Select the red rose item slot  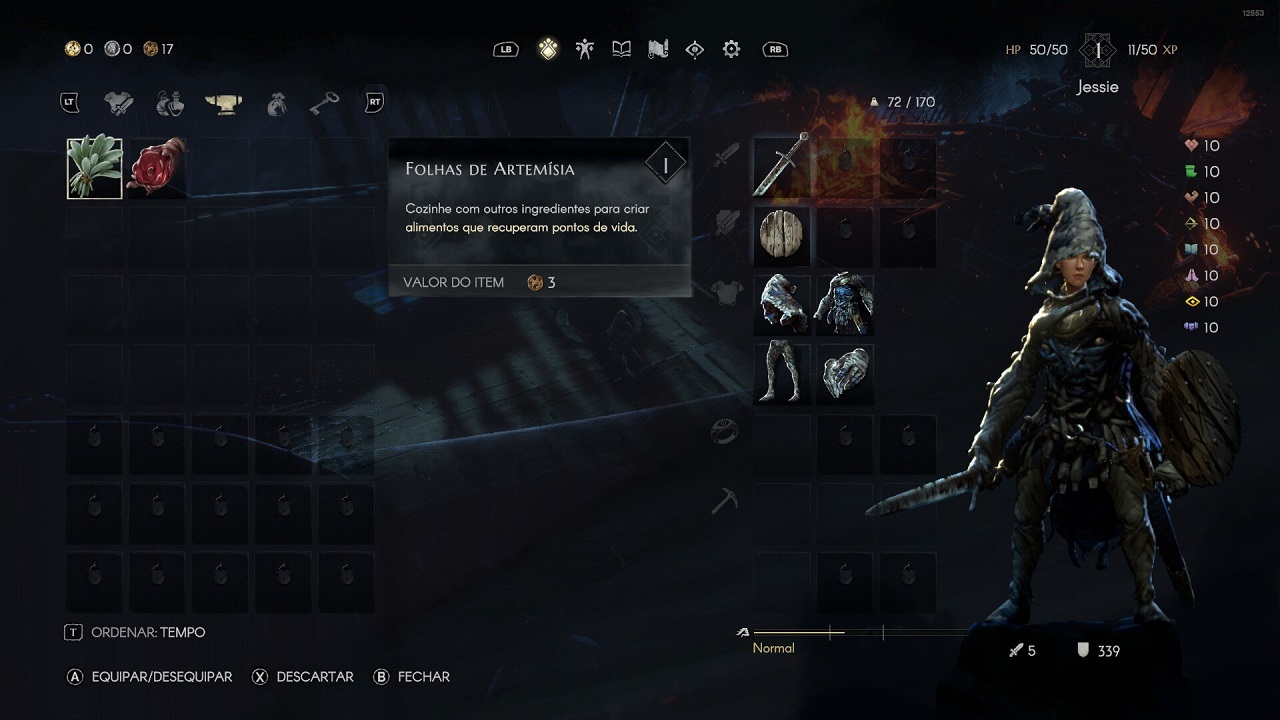157,168
